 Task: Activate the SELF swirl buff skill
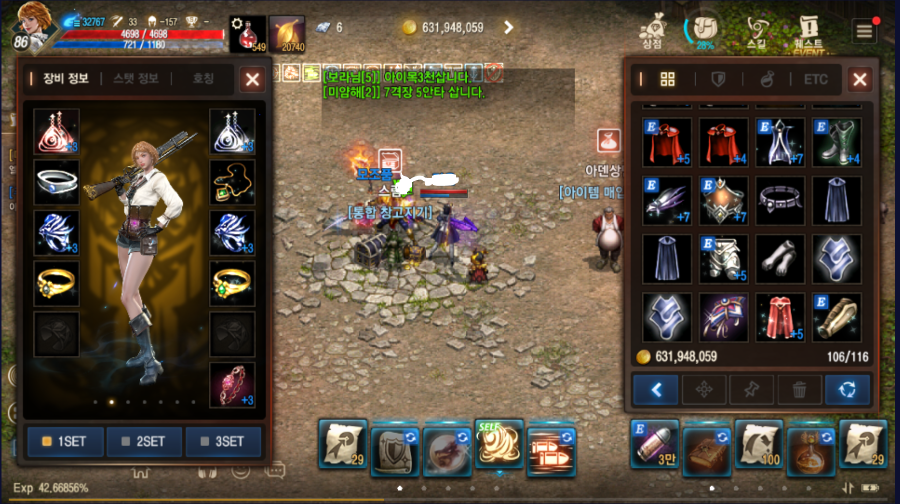pos(499,444)
